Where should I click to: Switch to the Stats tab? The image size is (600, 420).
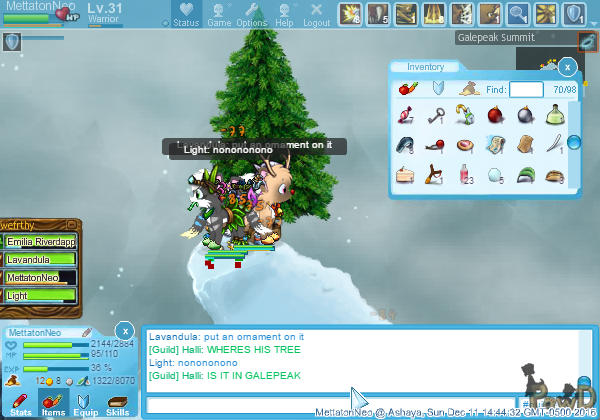pos(20,403)
